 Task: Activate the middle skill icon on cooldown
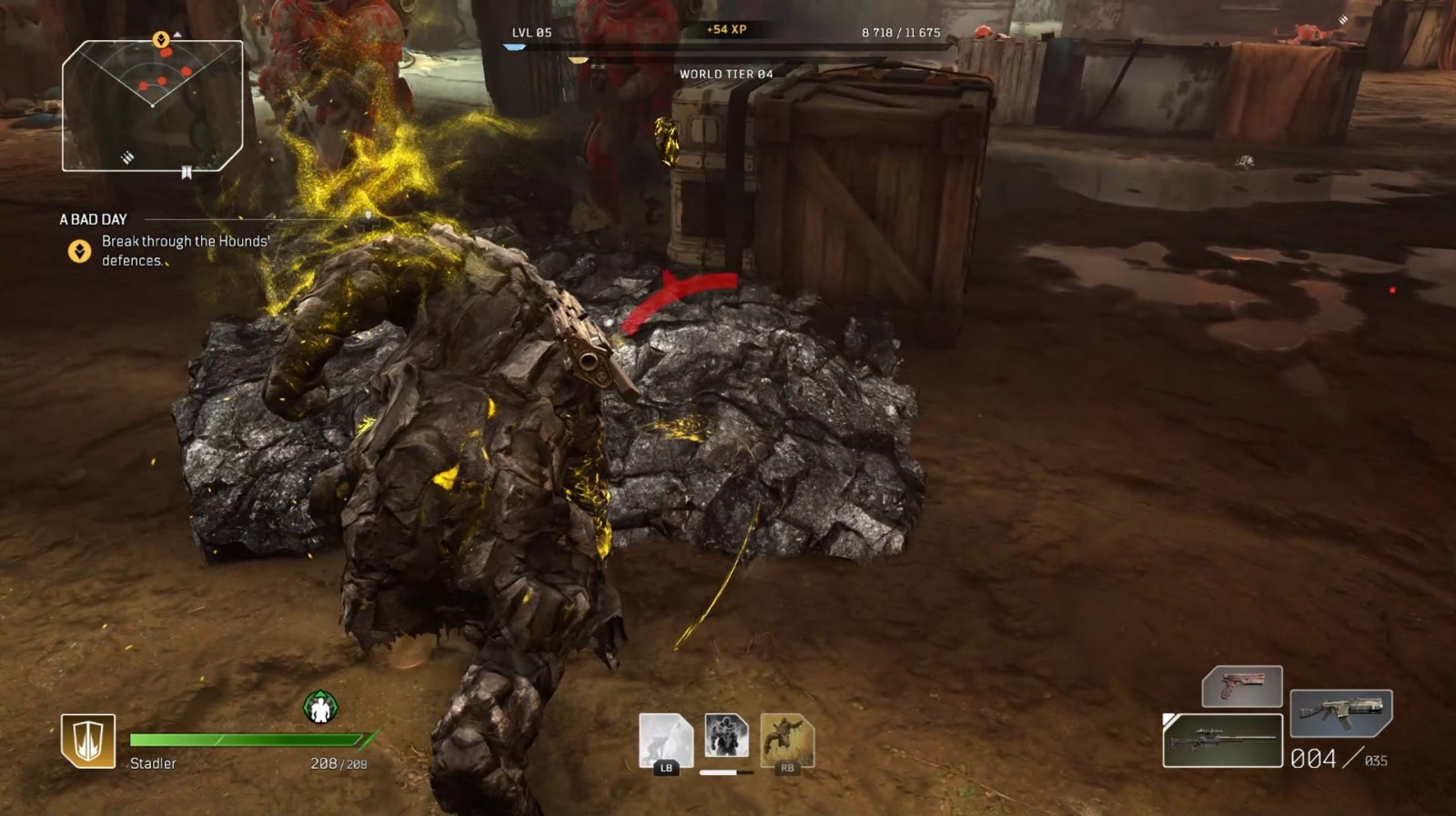coord(726,737)
